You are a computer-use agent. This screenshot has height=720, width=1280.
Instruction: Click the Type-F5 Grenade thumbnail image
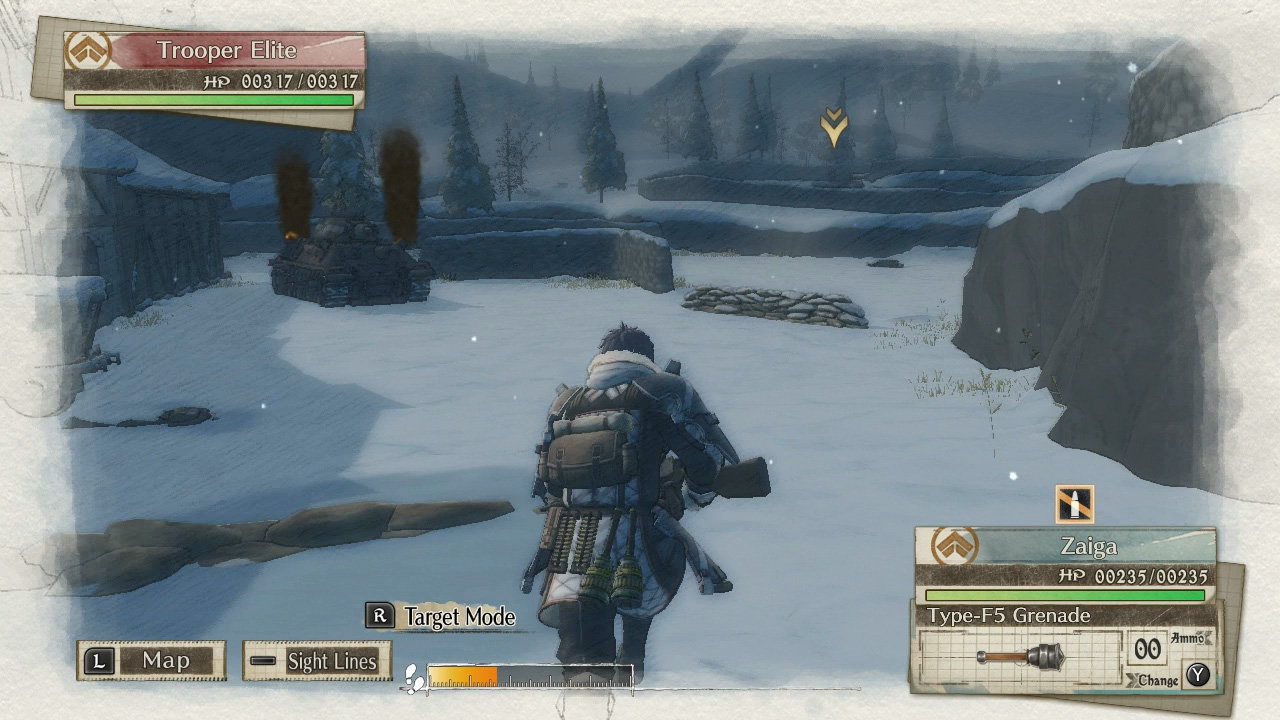tap(1022, 657)
